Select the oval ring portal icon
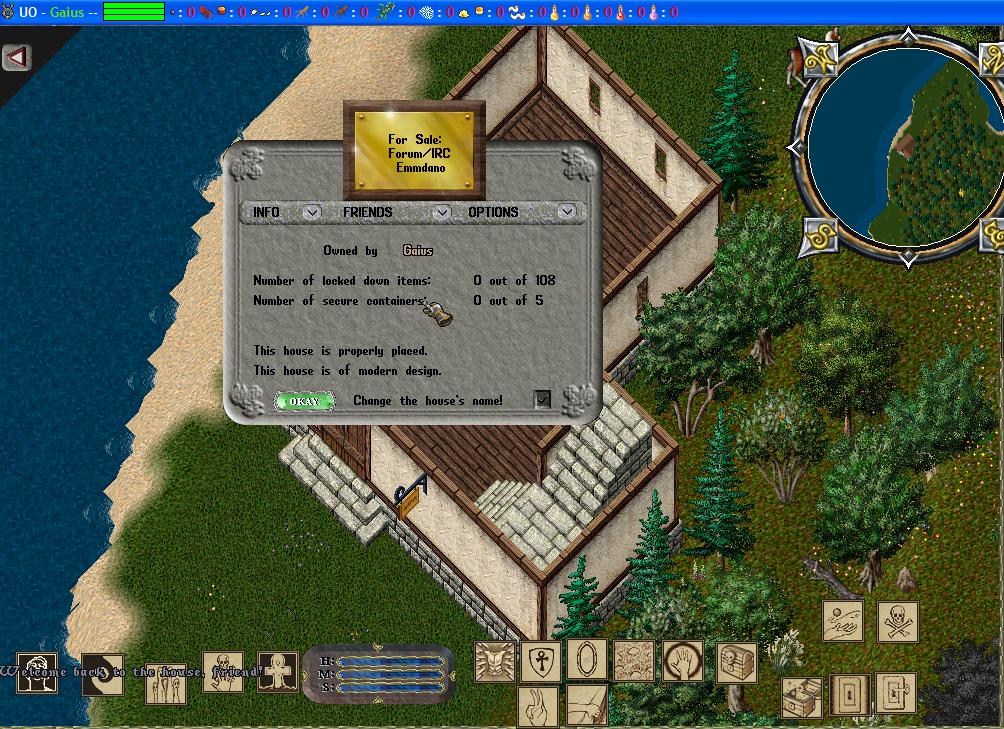 pyautogui.click(x=586, y=660)
